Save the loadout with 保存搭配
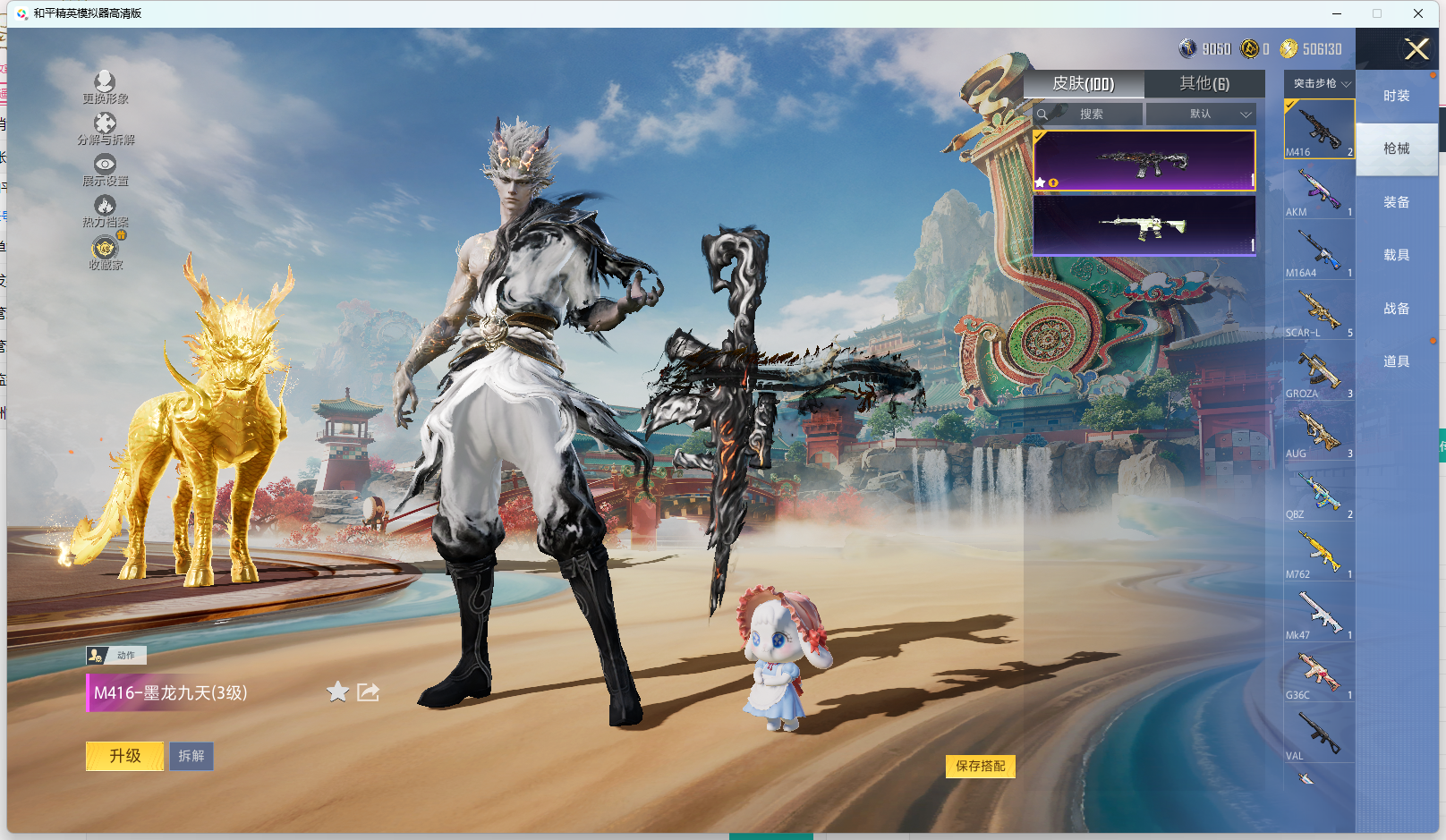Image resolution: width=1446 pixels, height=840 pixels. click(980, 766)
